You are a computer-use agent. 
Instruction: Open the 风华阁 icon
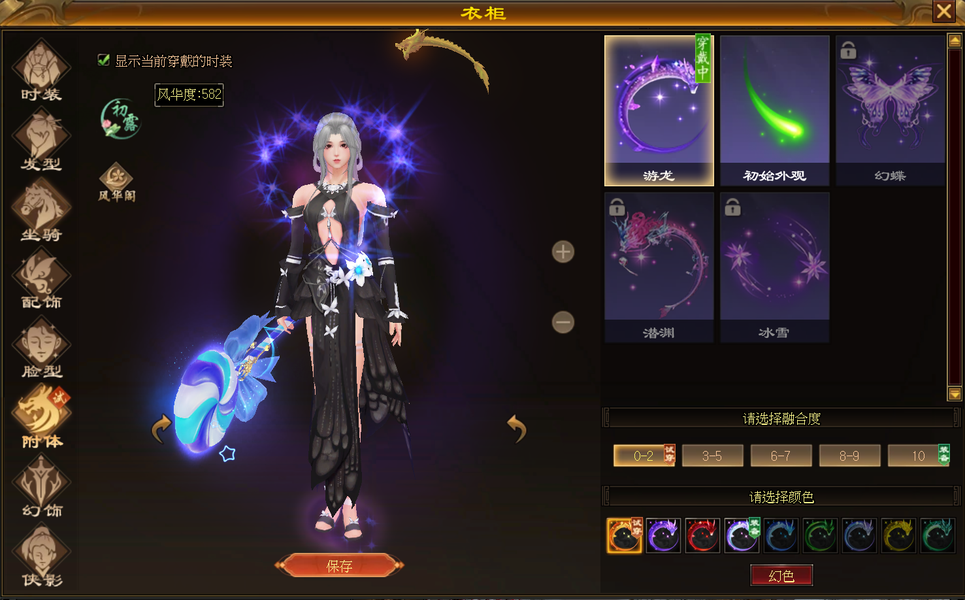tap(116, 181)
